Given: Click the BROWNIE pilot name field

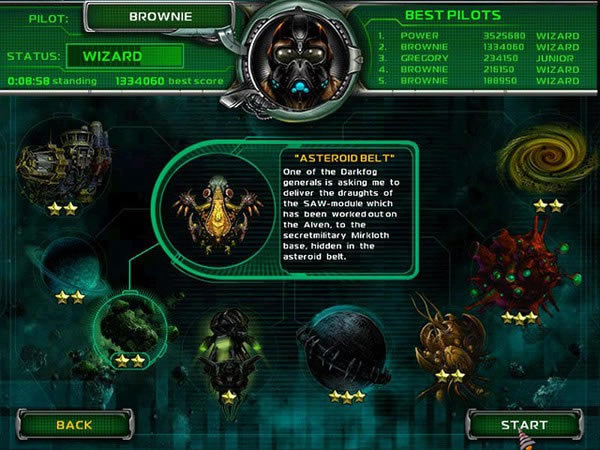Looking at the screenshot, I should pos(161,16).
